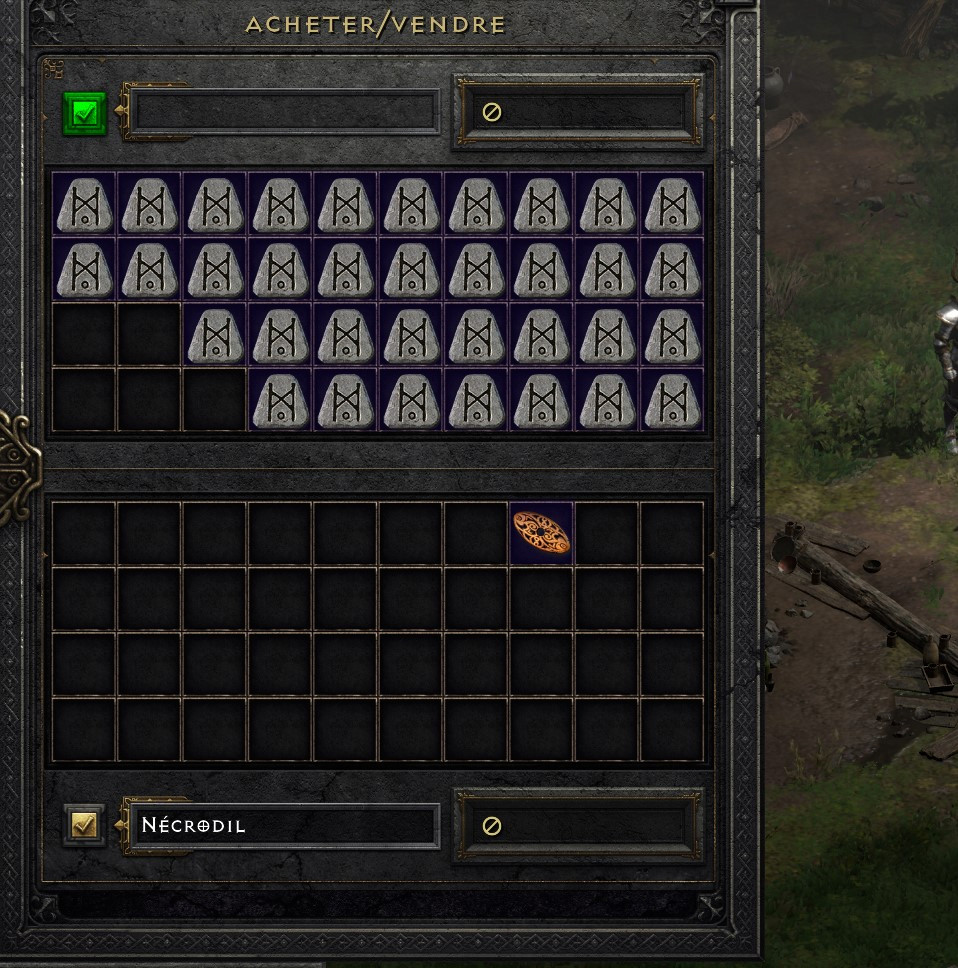Screen dimensions: 958x968
Task: Click the gold checkbox beside Nécrodil
Action: click(85, 825)
